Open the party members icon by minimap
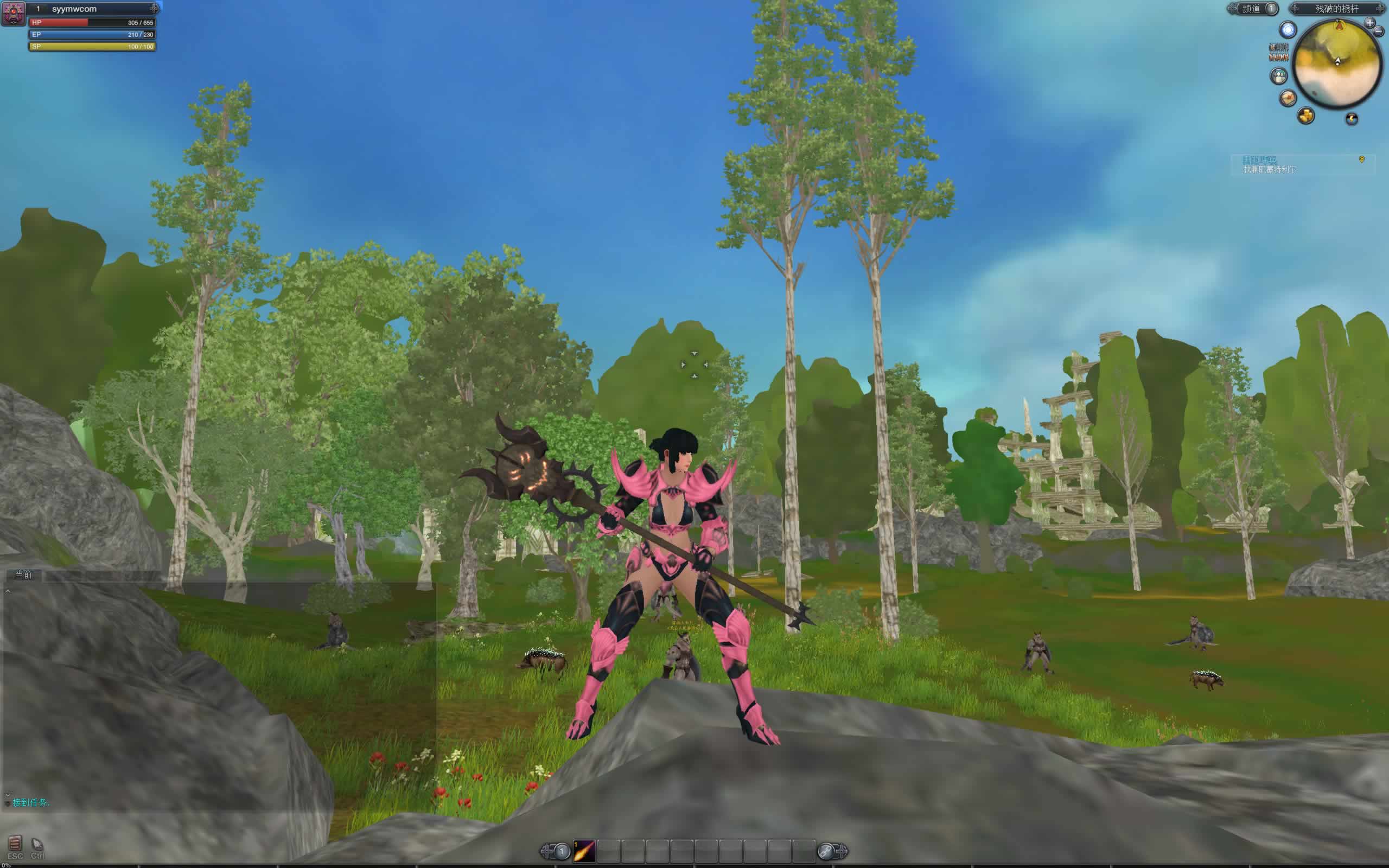The image size is (1389, 868). [x=1279, y=76]
